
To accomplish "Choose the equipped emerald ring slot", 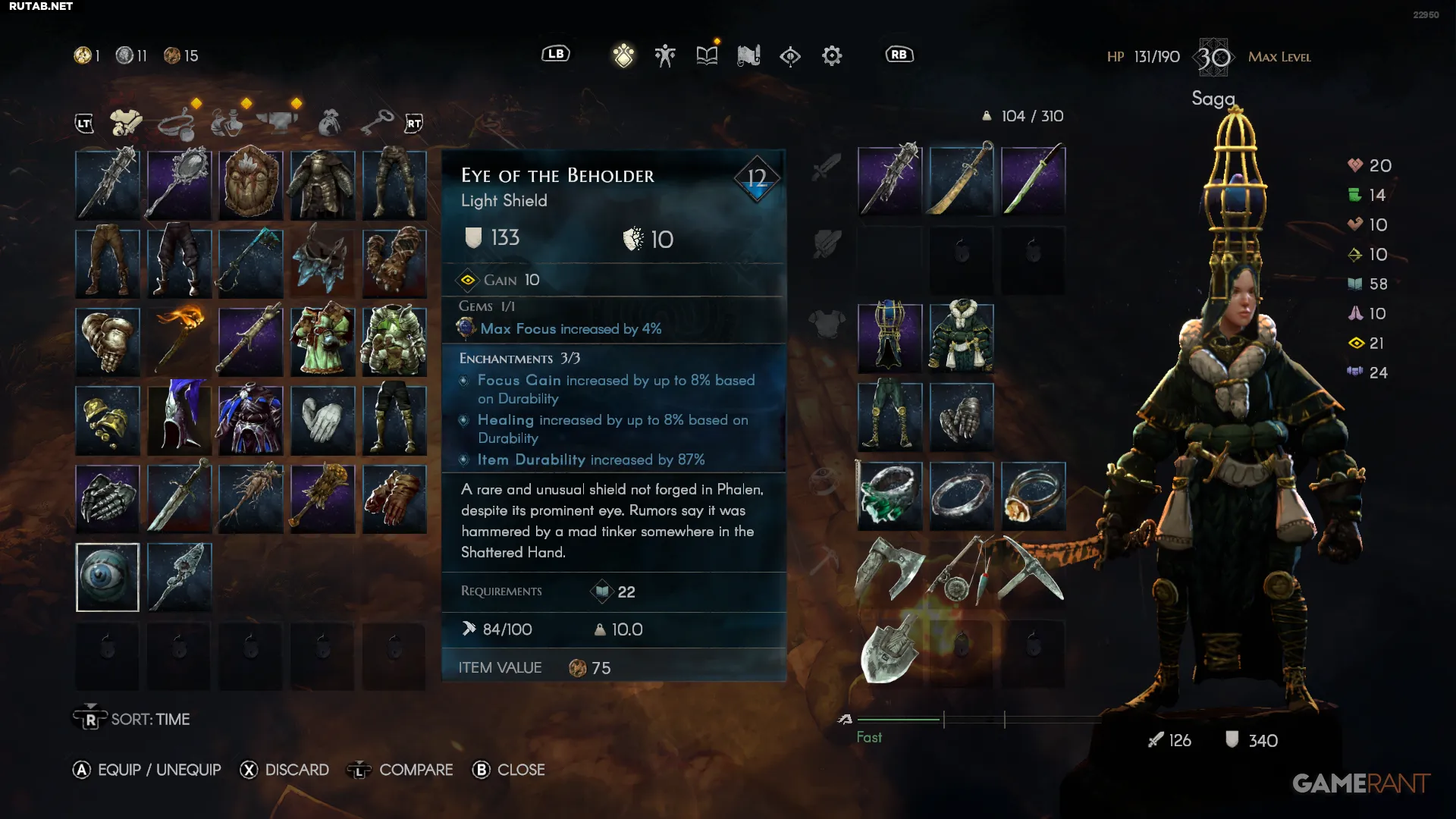I will click(890, 497).
